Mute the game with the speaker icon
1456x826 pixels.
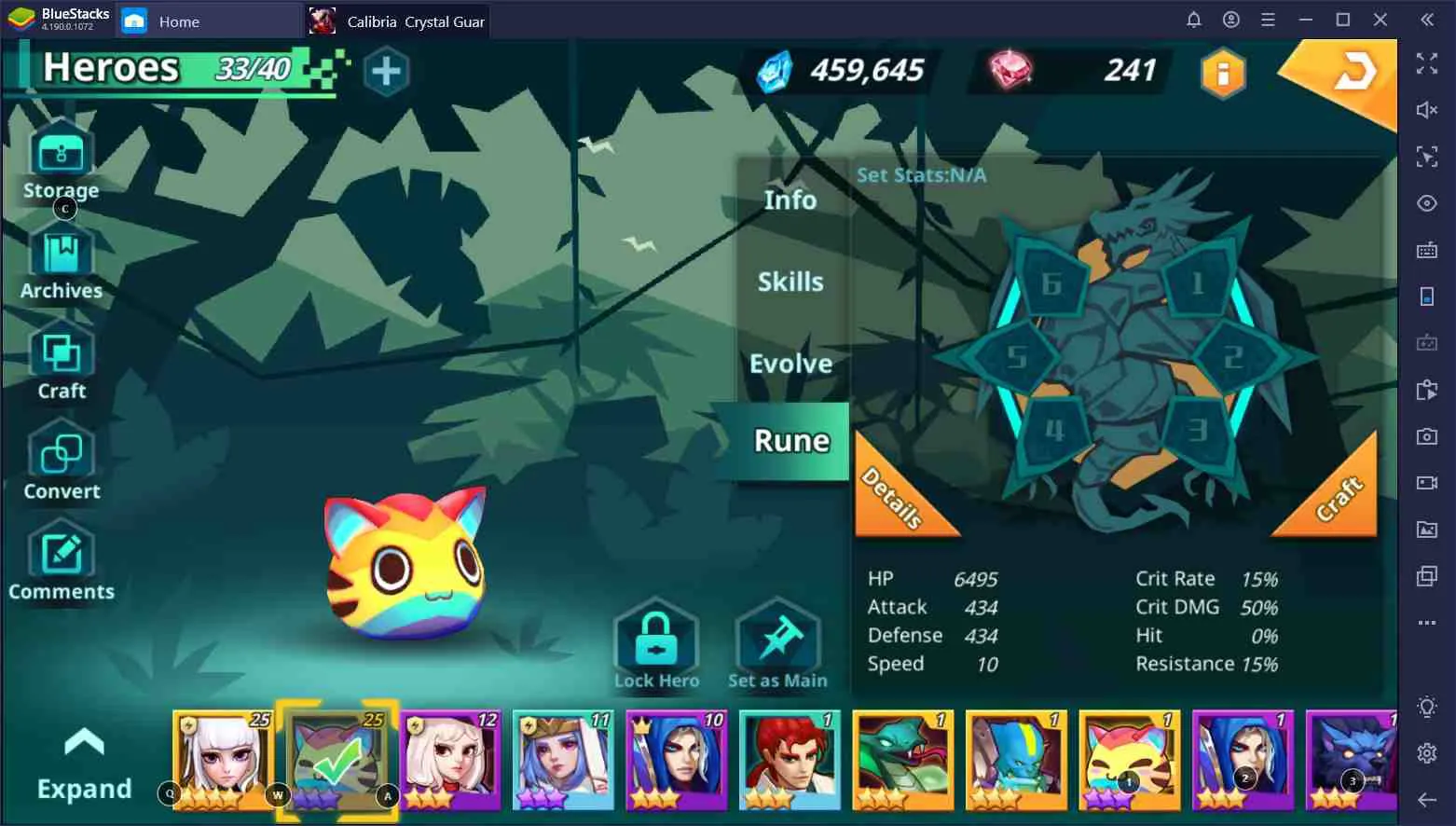click(x=1427, y=110)
